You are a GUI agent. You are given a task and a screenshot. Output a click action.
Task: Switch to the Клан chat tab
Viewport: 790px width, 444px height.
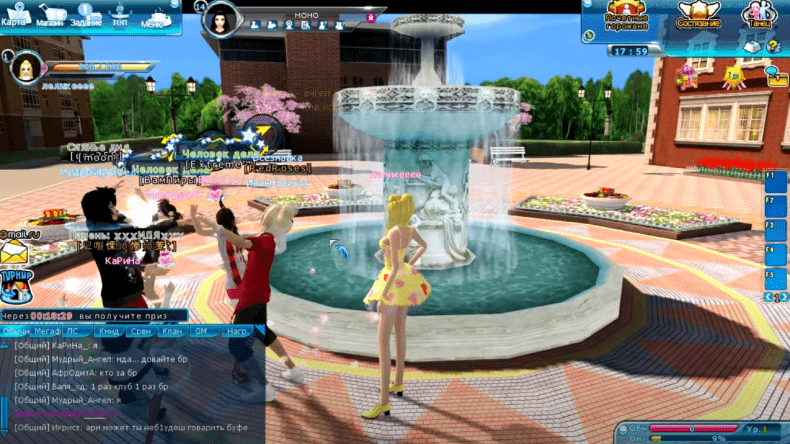[173, 329]
